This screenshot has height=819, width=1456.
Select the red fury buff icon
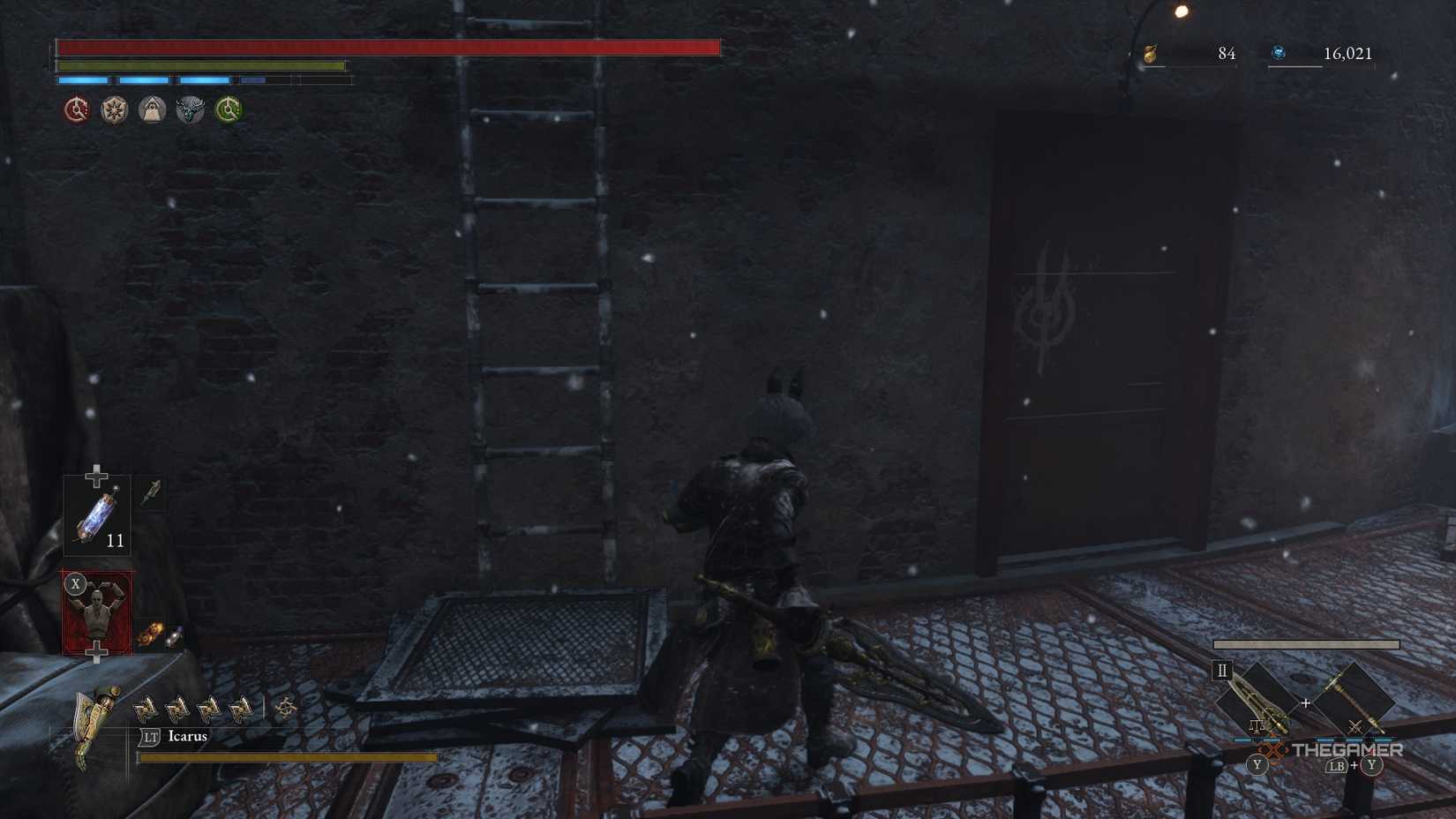tap(76, 109)
